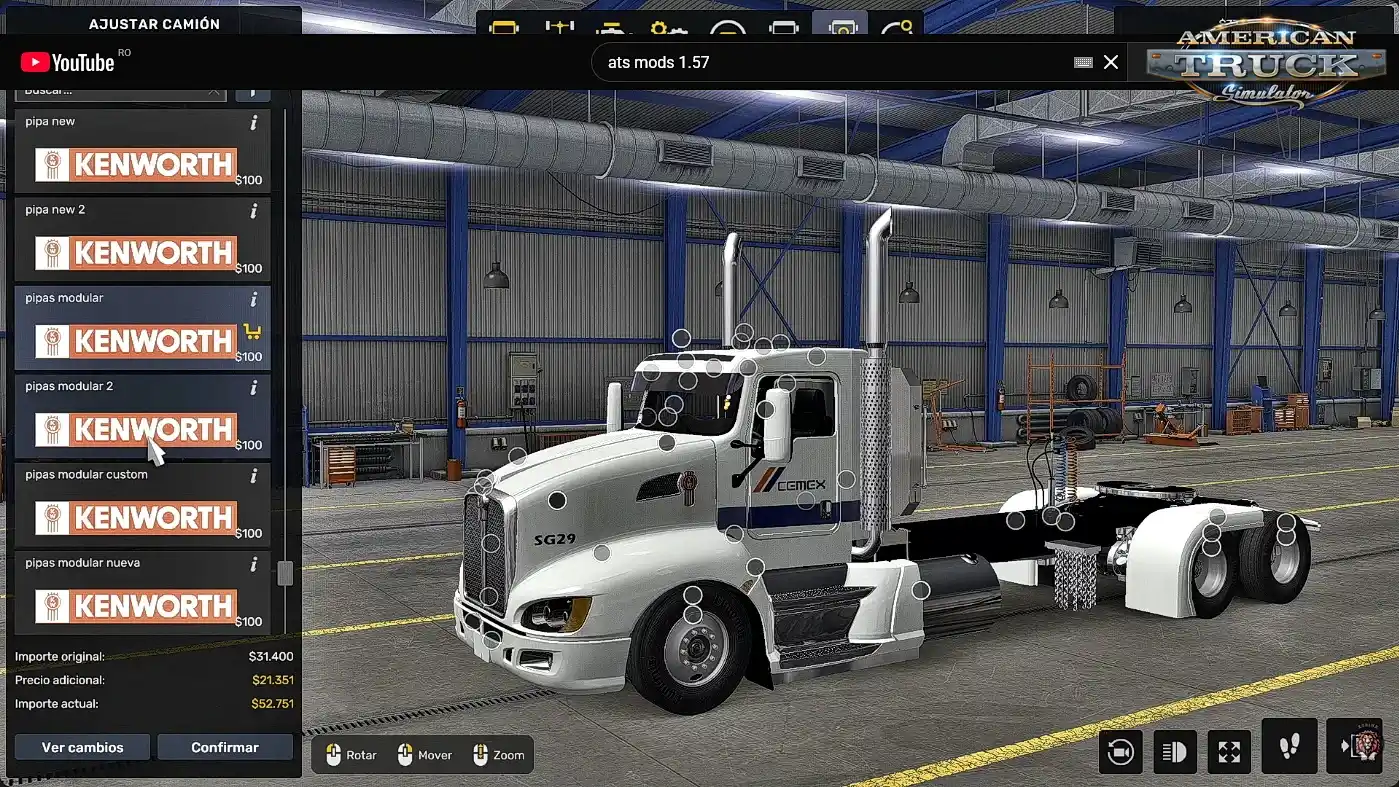This screenshot has height=787, width=1399.
Task: Open info icon for "pipas modular custom"
Action: tap(254, 476)
